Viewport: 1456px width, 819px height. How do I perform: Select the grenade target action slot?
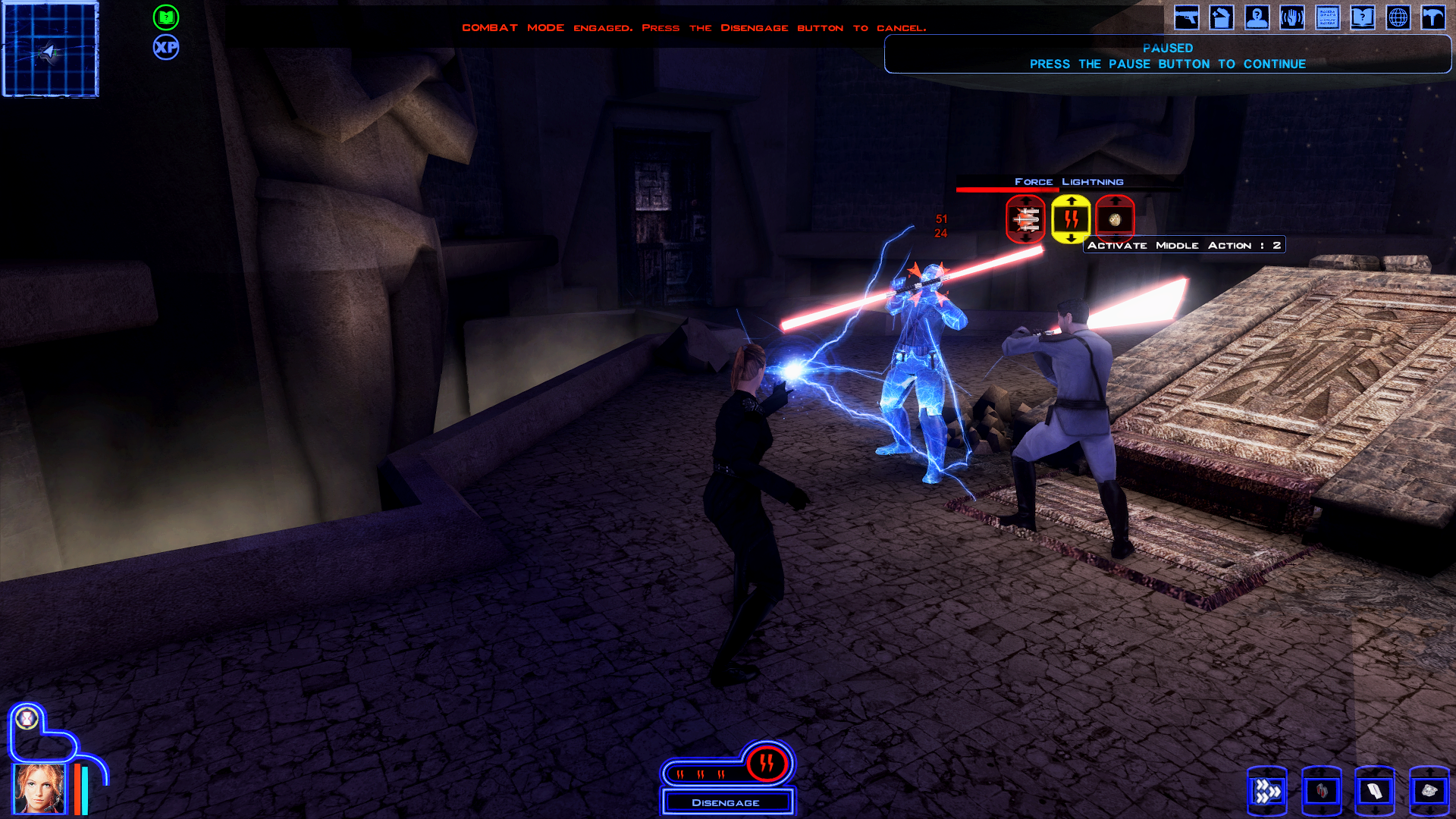pos(1115,219)
